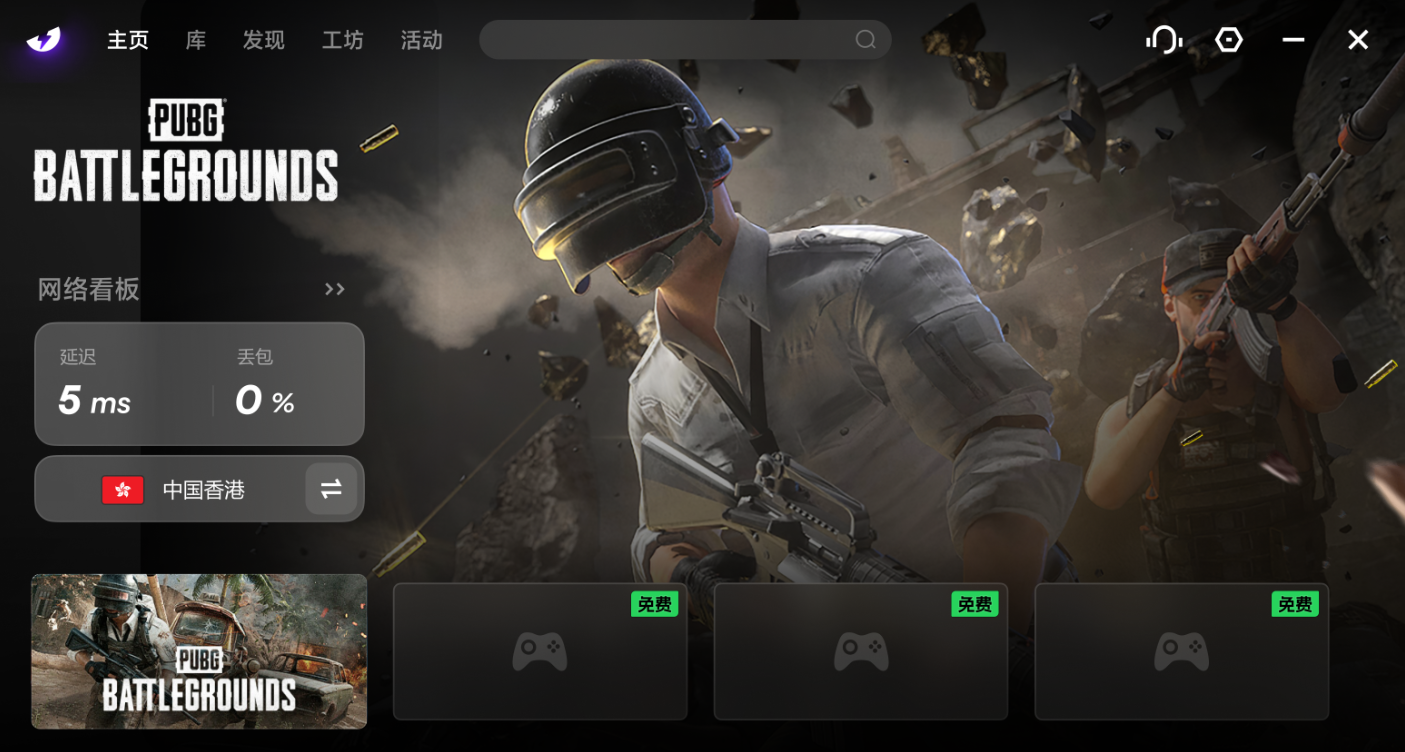Click into the top search bar
1405x752 pixels.
[x=665, y=40]
